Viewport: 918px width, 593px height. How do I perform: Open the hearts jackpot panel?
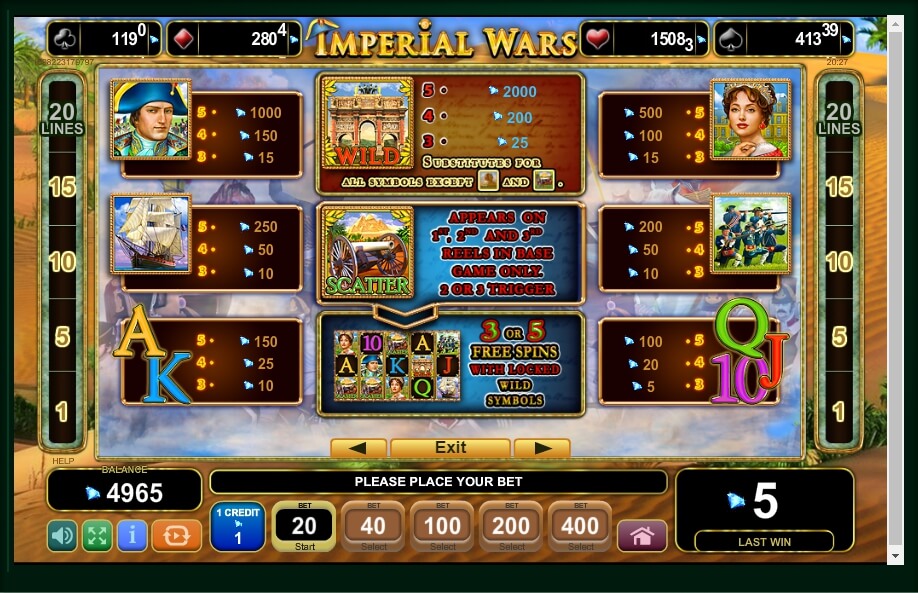(644, 40)
